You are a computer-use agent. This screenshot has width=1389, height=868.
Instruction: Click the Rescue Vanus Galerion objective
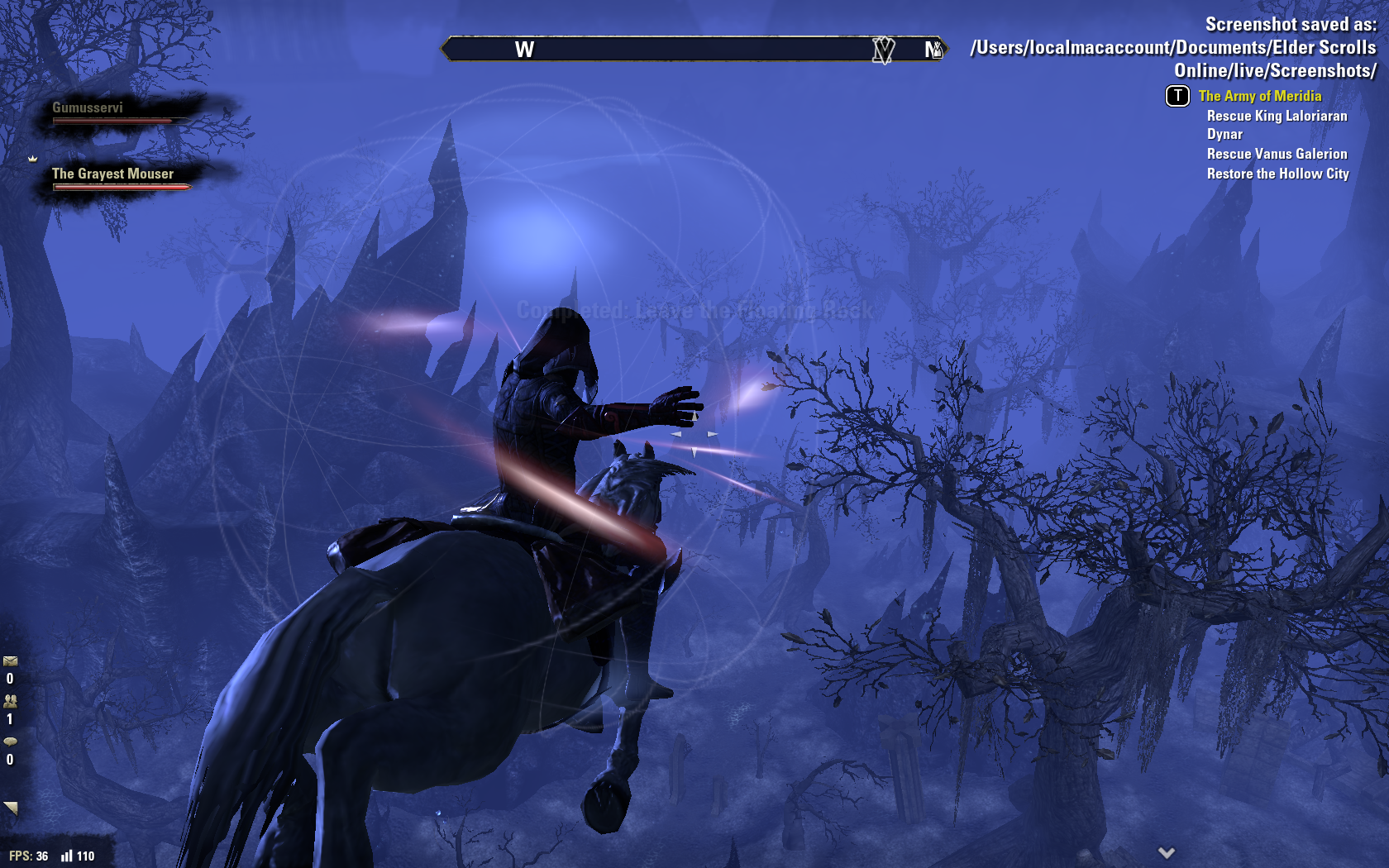click(1277, 154)
